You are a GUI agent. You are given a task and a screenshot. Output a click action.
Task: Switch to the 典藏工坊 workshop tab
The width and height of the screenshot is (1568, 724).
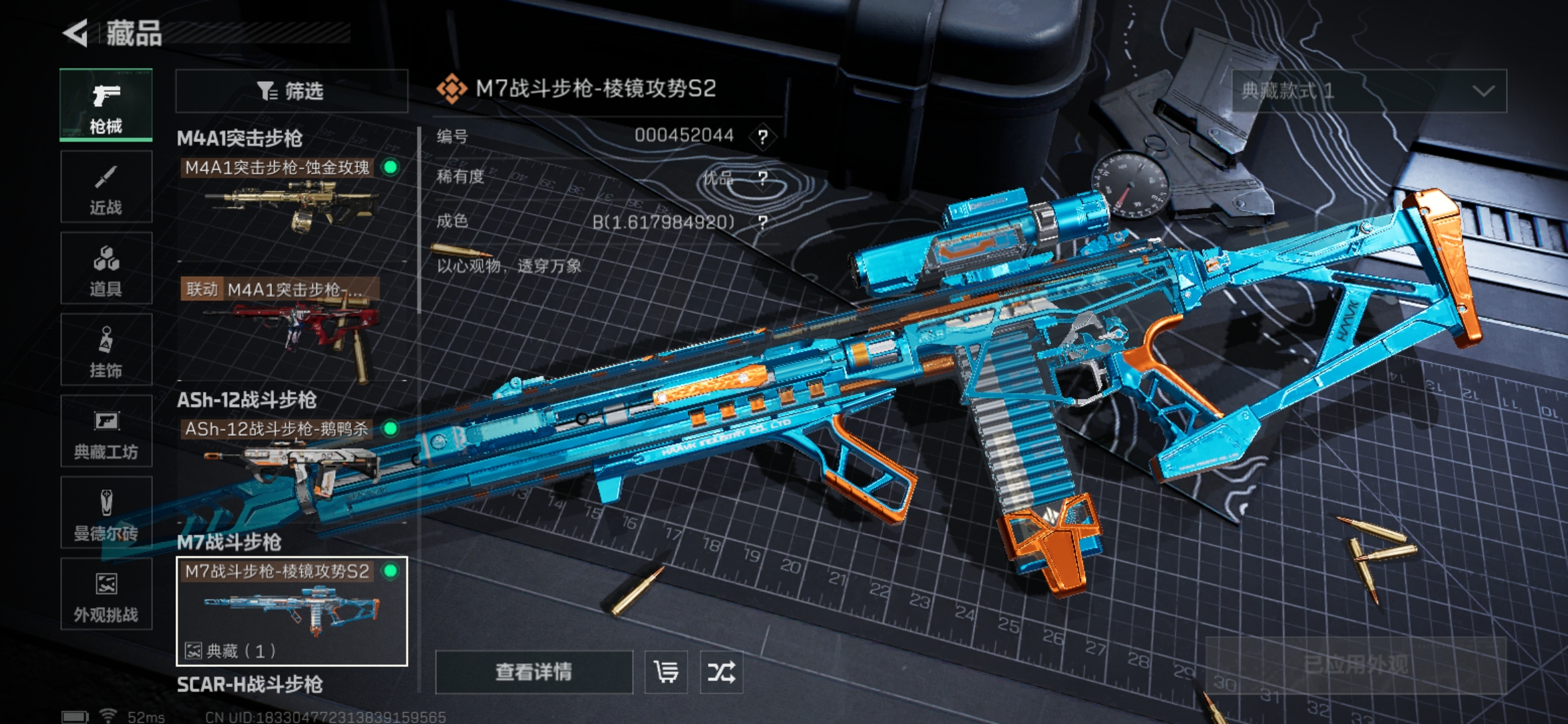click(106, 432)
